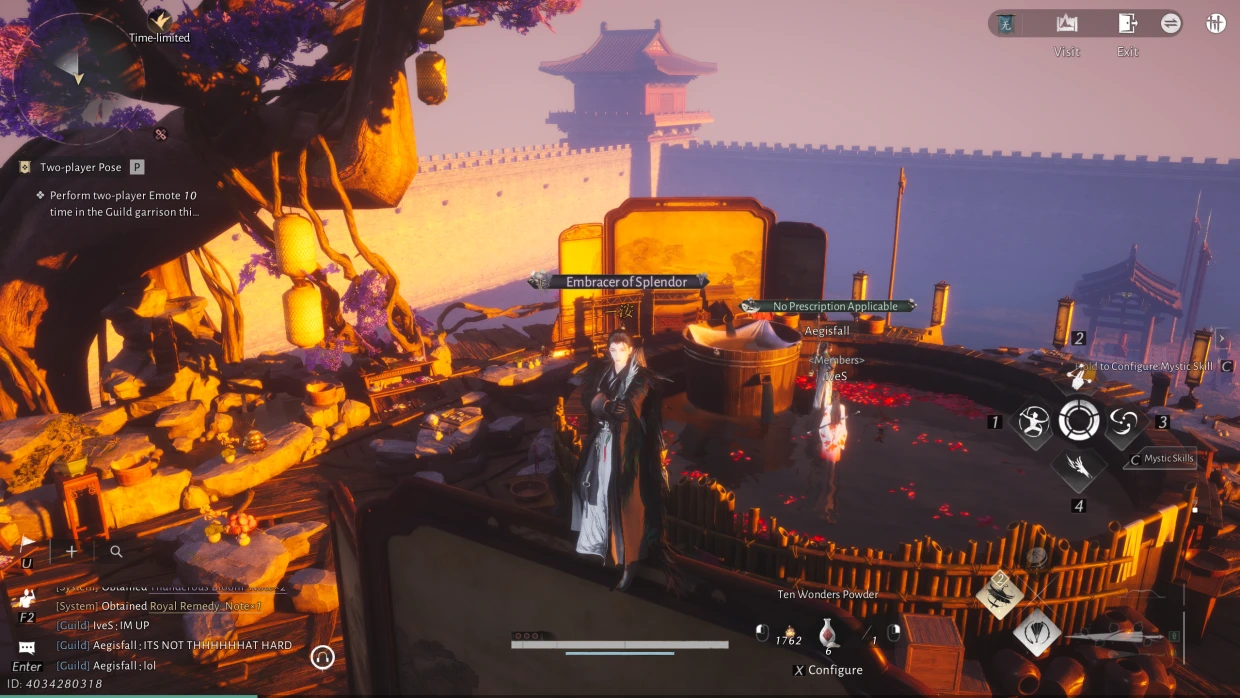Open the Two-player Pose quest tracker
This screenshot has width=1240, height=698.
pos(80,168)
